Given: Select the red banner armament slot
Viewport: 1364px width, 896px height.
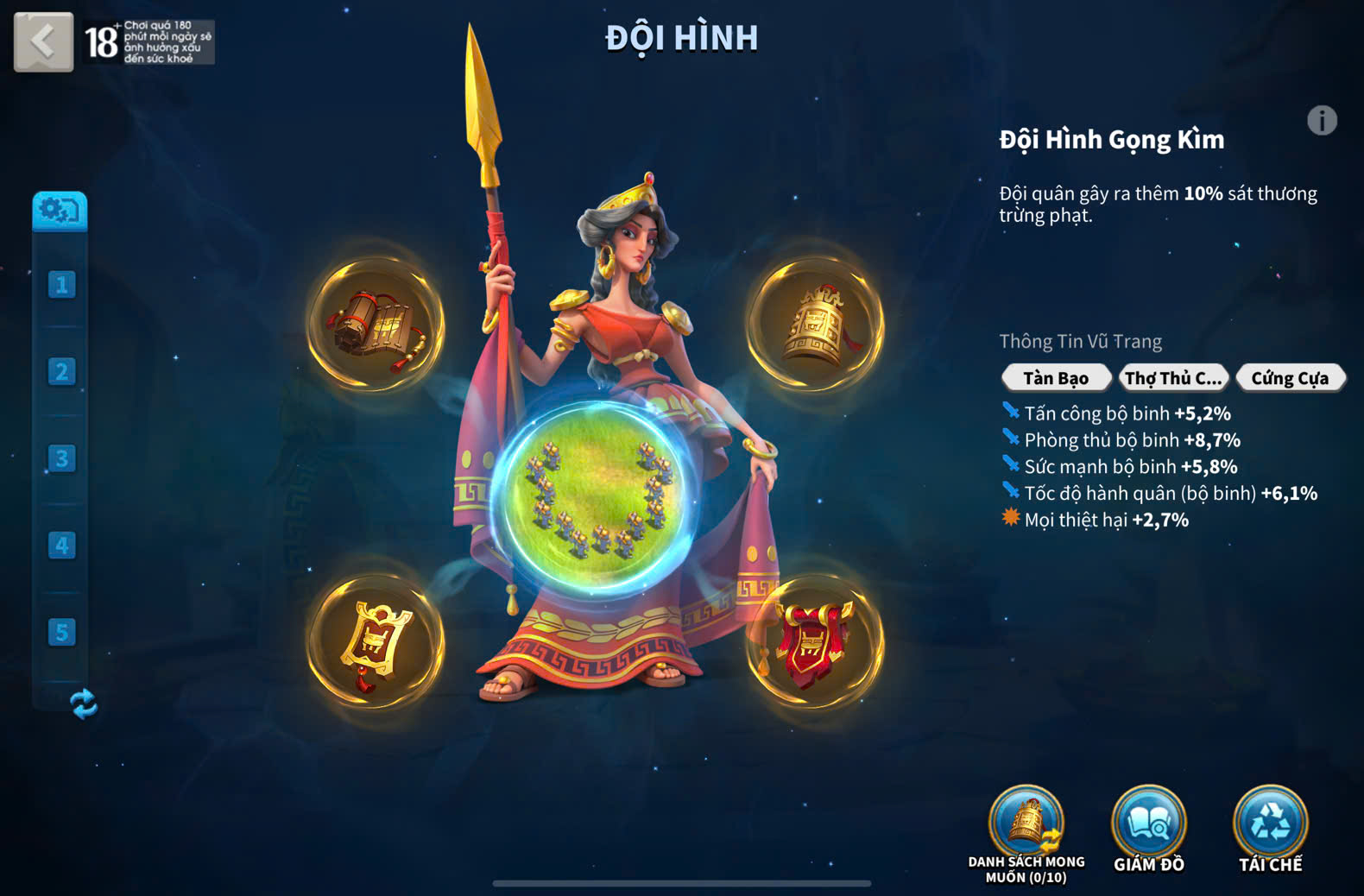Looking at the screenshot, I should click(x=815, y=643).
